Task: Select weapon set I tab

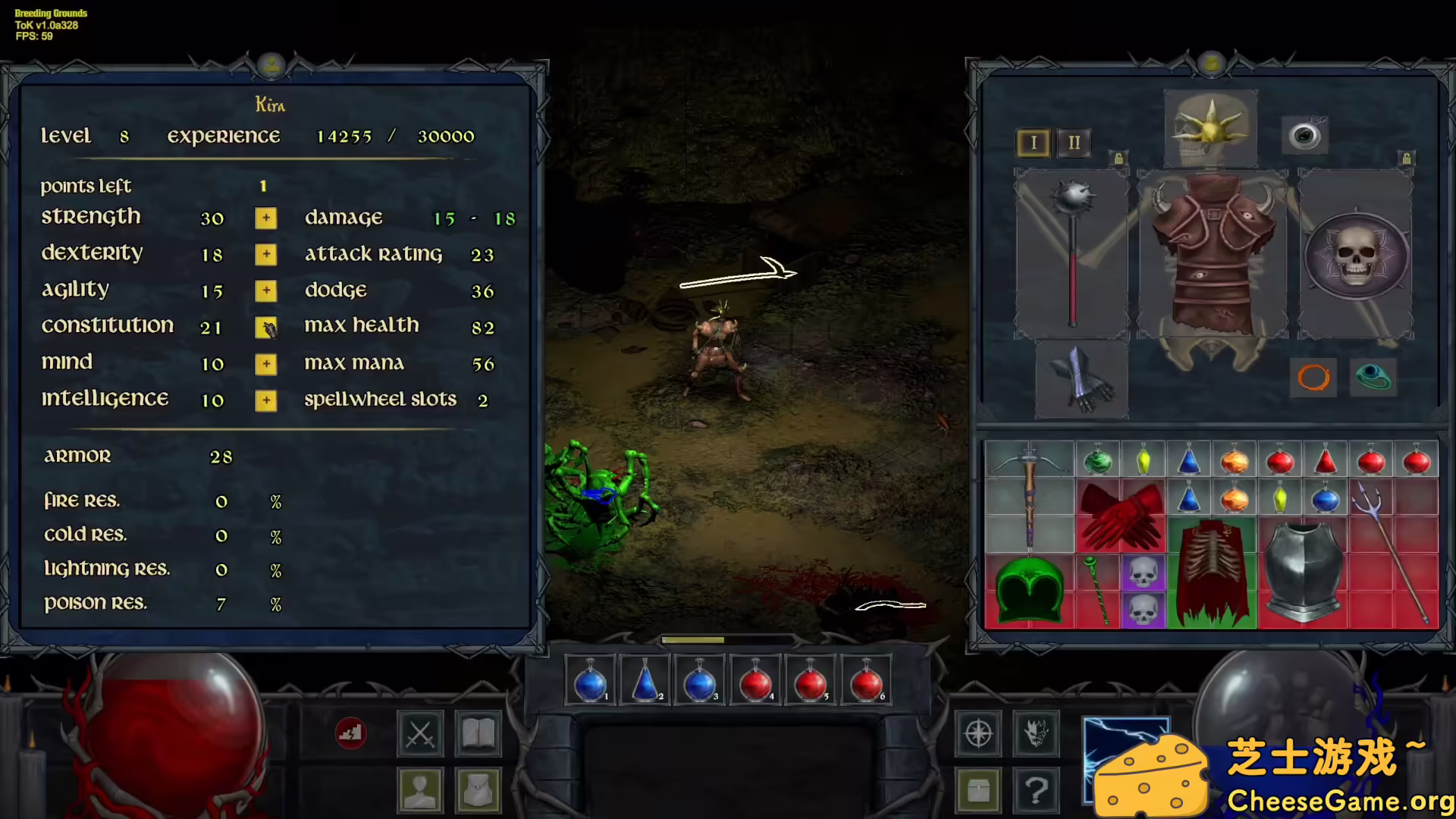Action: tap(1033, 143)
